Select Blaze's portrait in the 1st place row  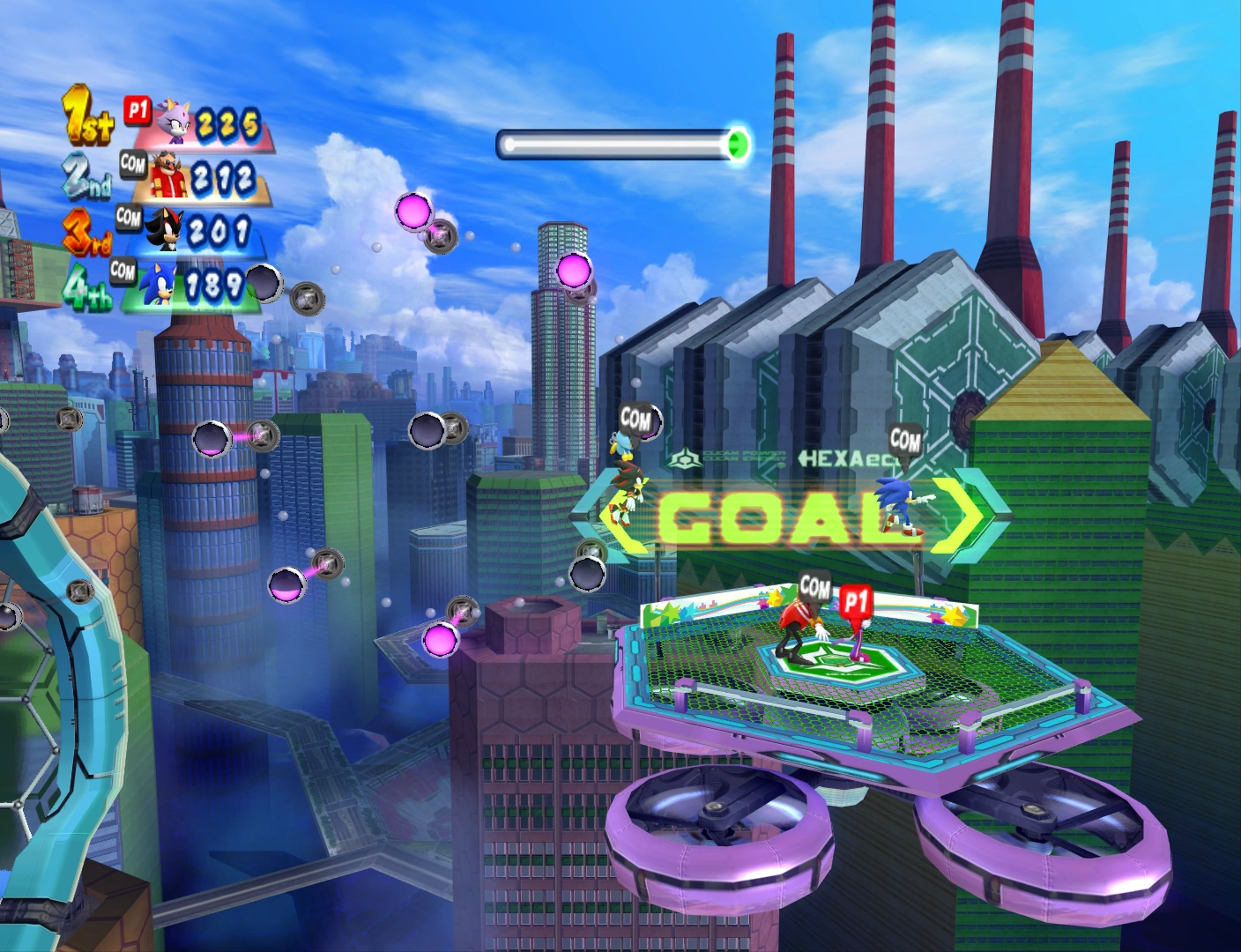click(174, 122)
